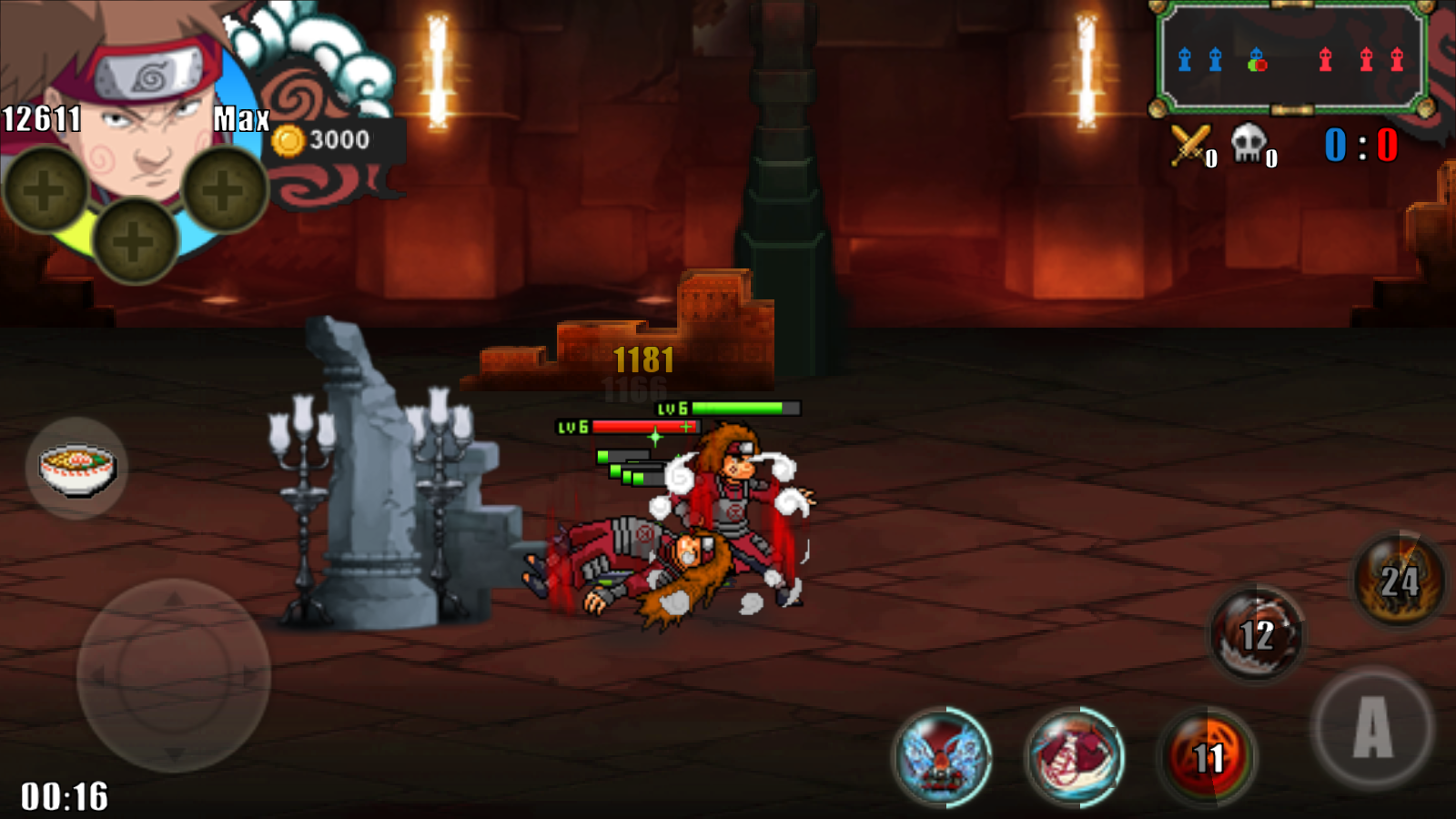The height and width of the screenshot is (819, 1456).
Task: Eat the ramen bowl item
Action: pos(77,468)
